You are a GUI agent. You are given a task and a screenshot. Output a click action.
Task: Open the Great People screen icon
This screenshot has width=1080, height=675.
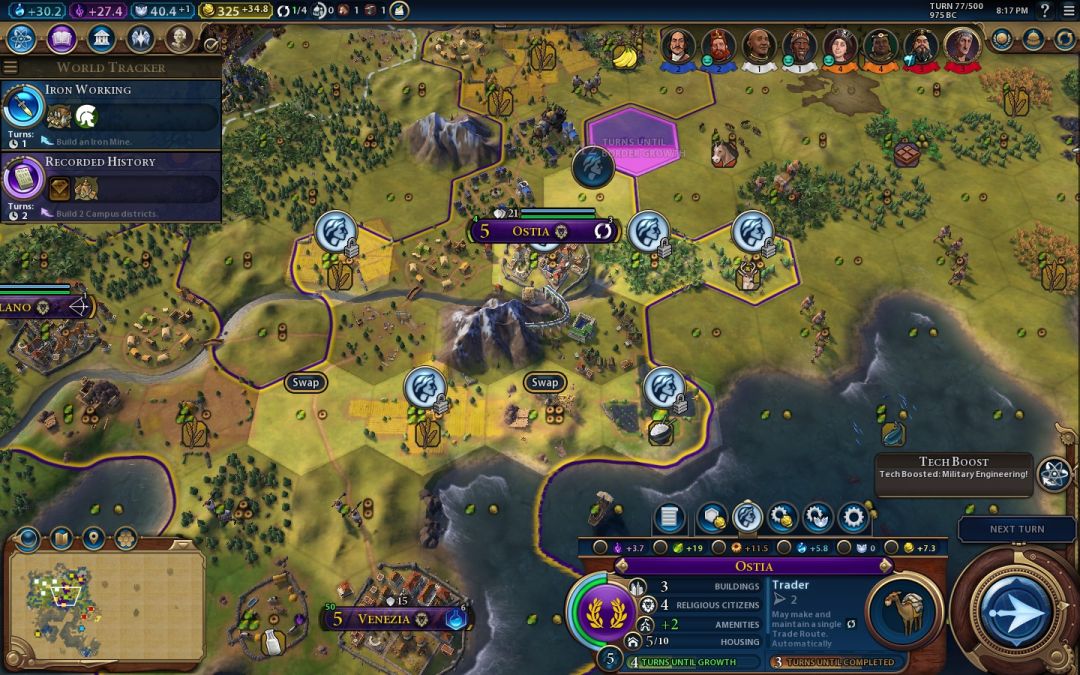point(179,39)
